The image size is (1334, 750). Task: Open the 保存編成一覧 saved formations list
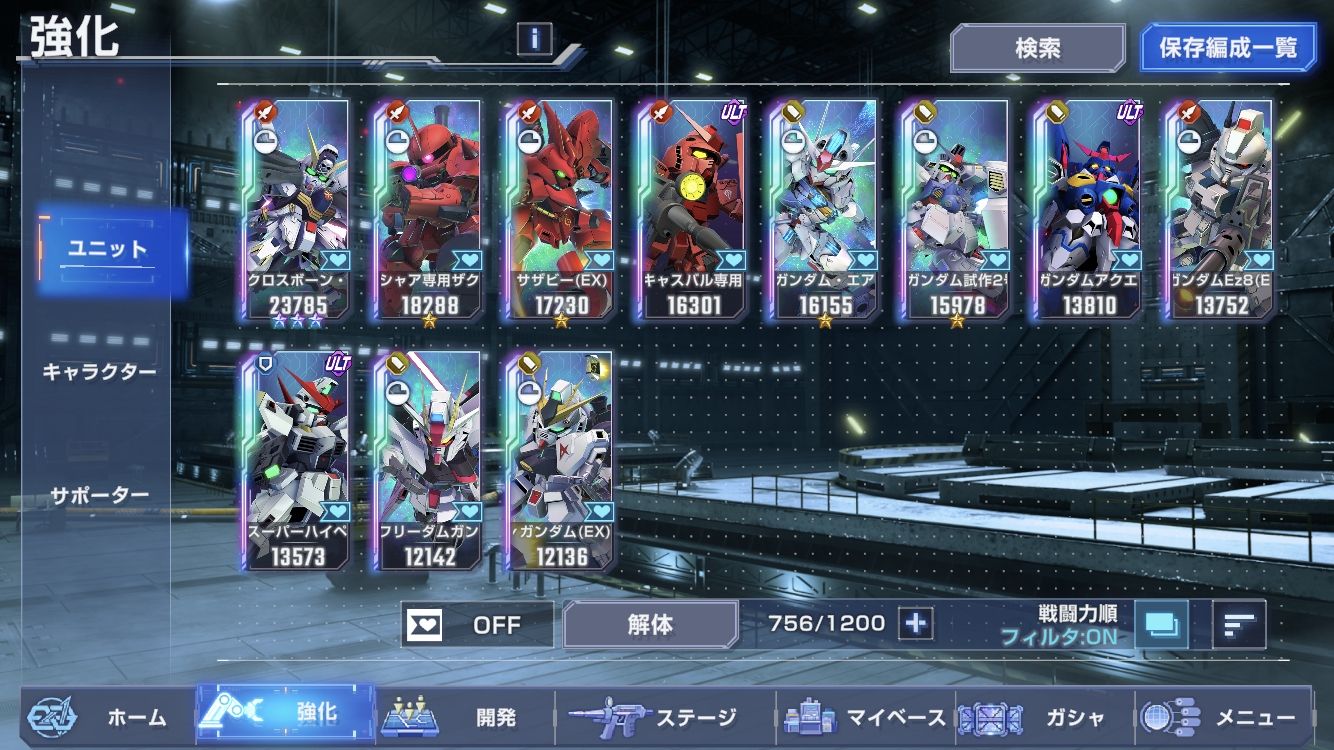tap(1228, 48)
